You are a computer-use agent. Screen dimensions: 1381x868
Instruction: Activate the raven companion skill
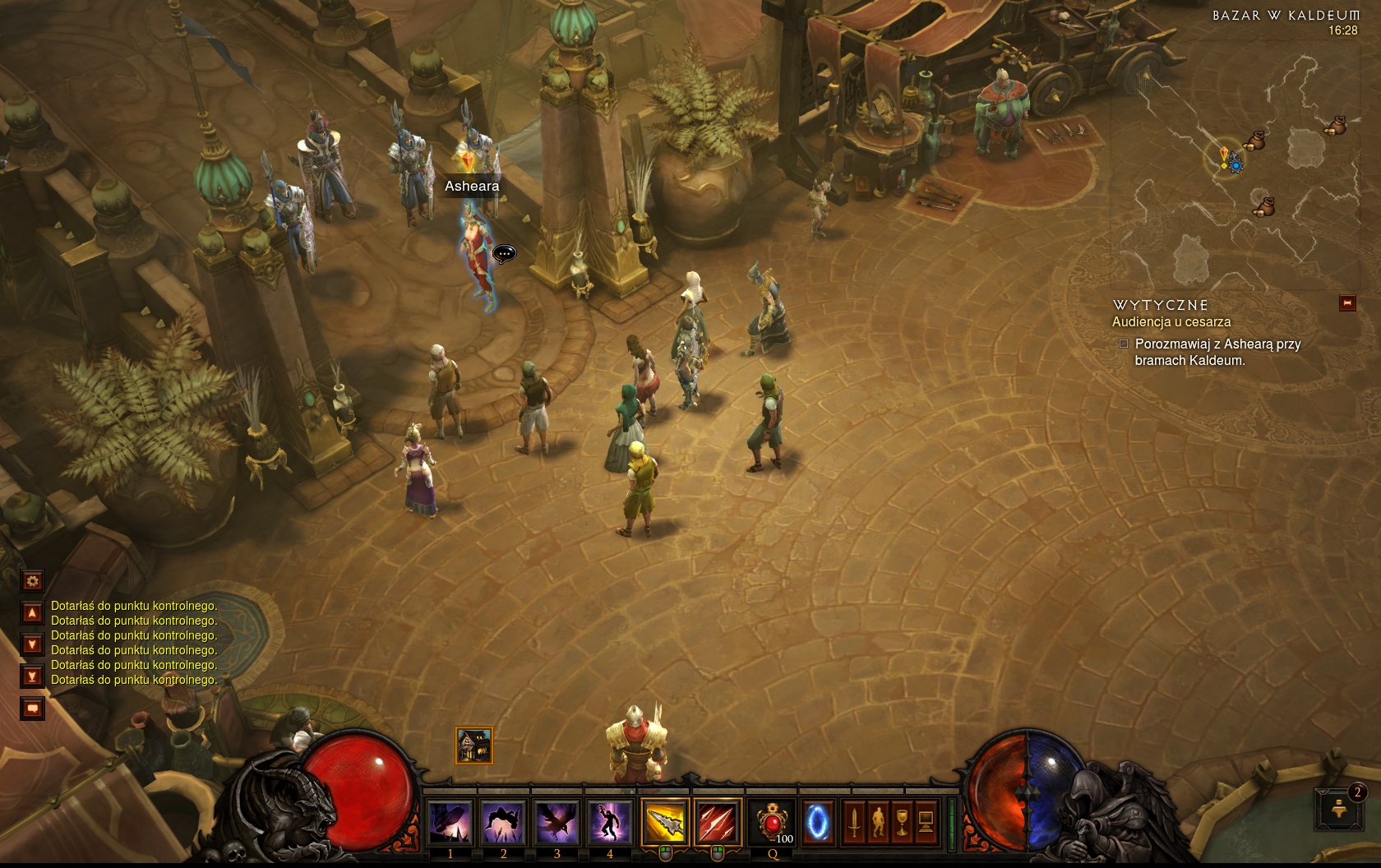coord(557,821)
